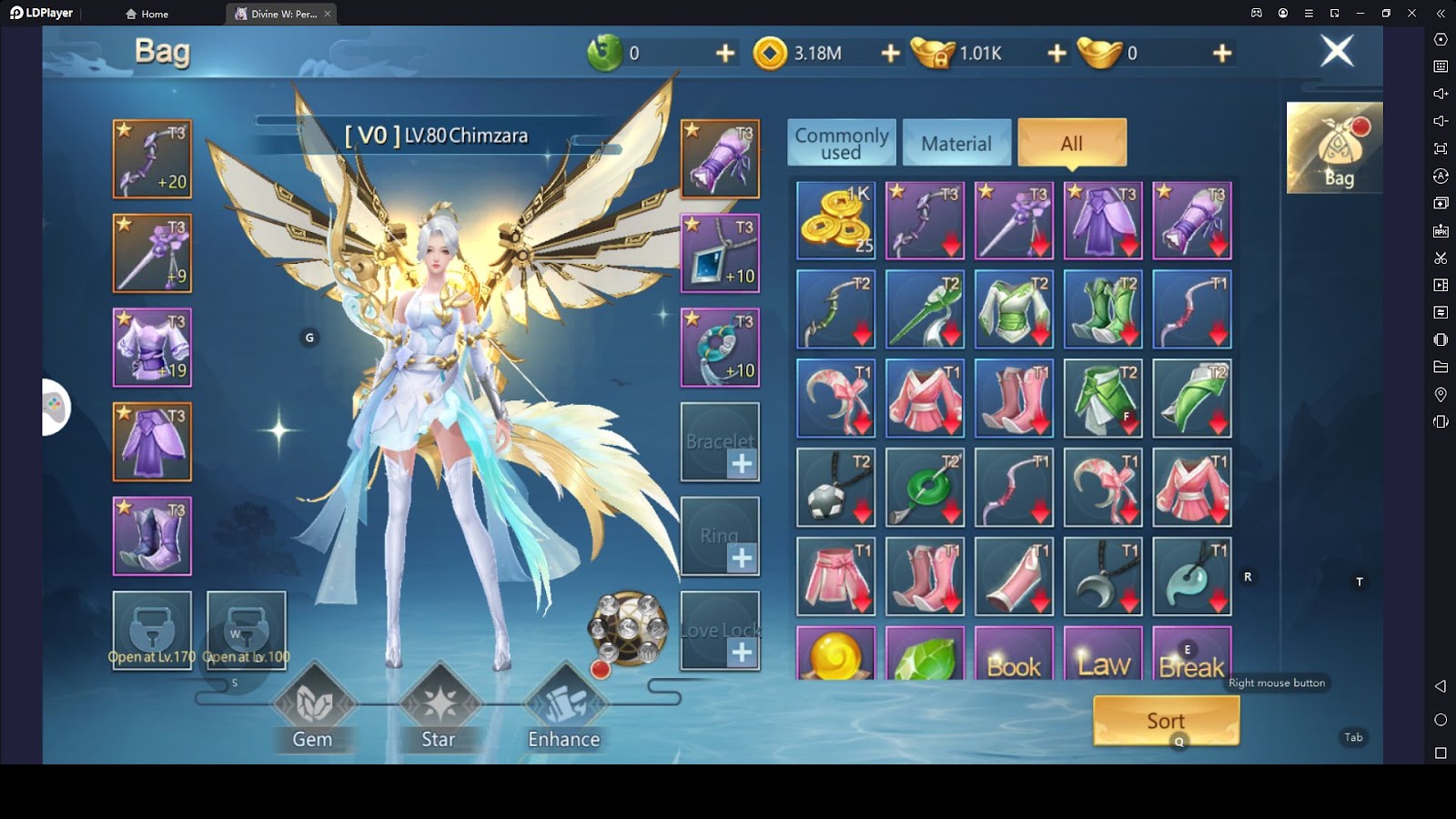Tap the empty Bracelet slot
This screenshot has width=1456, height=819.
(x=720, y=442)
